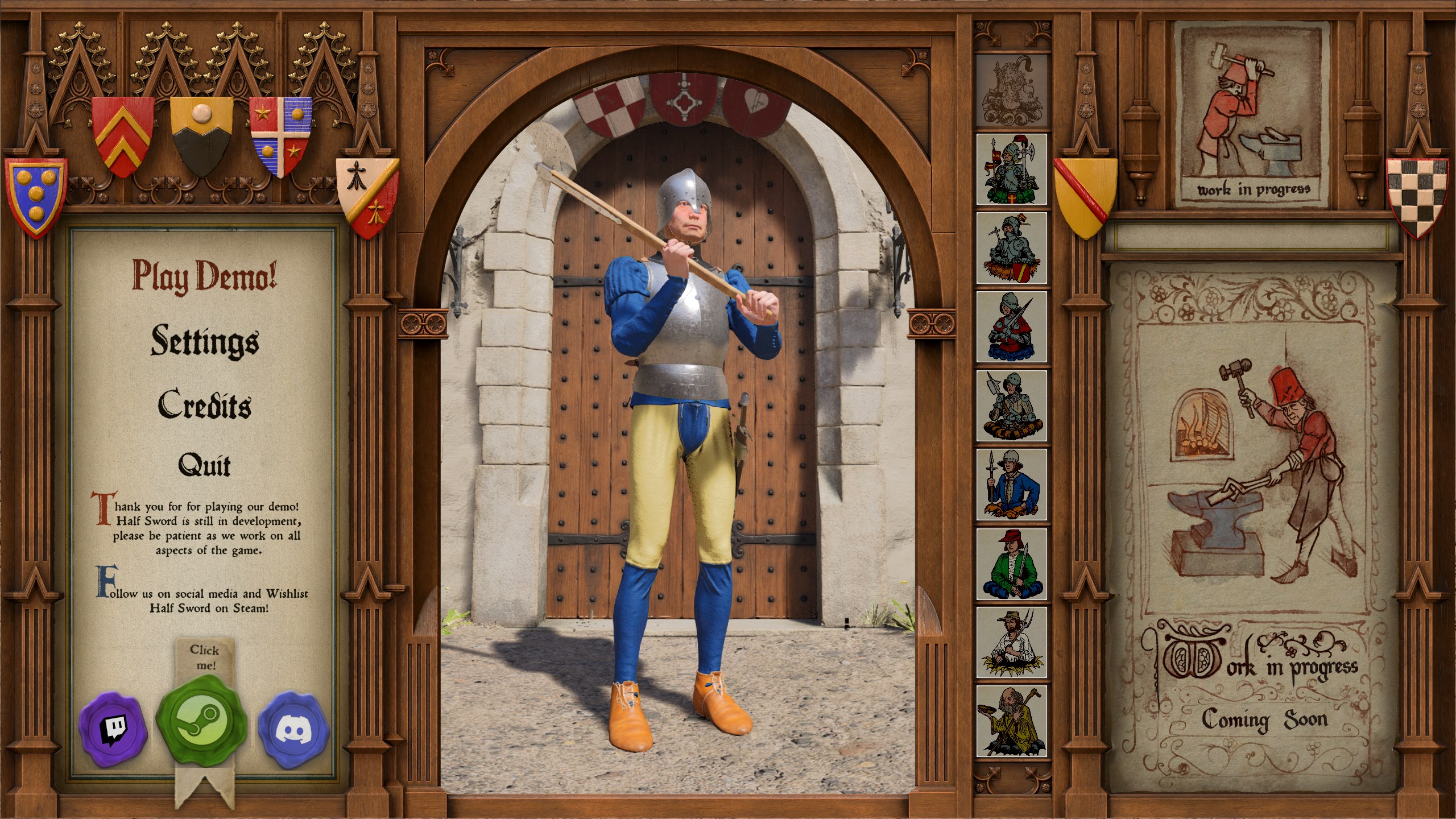
Task: Choose the green-coated man with red hat
Action: pos(1012,564)
